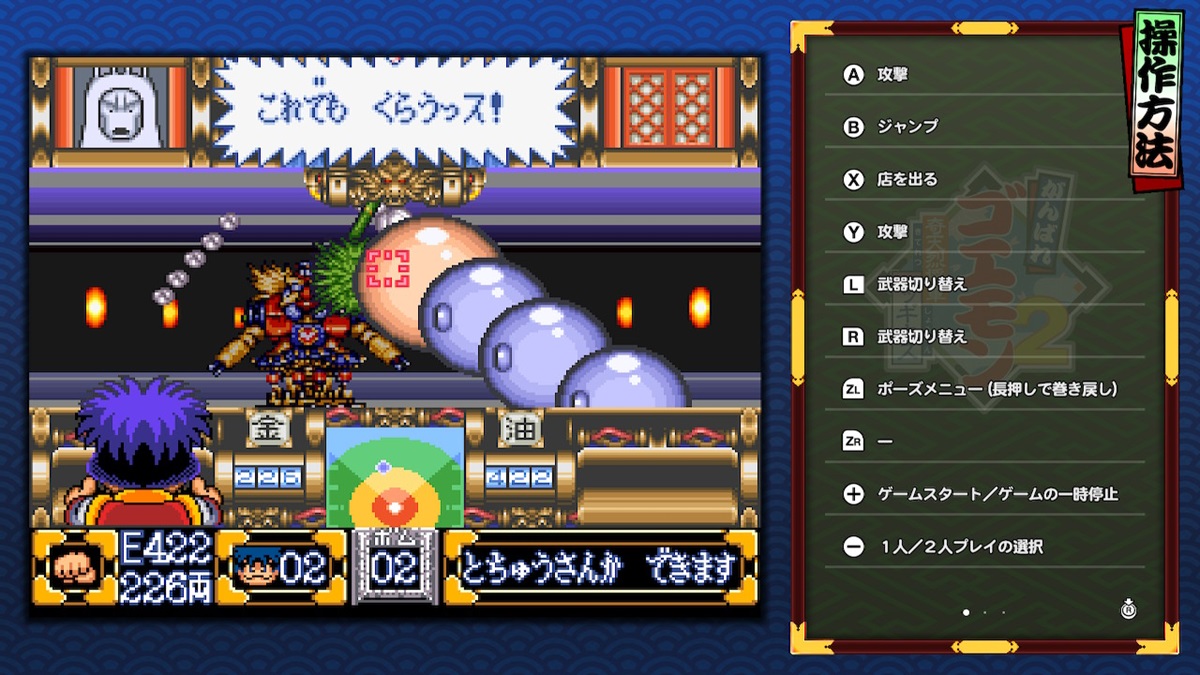Select the highlighted first page dot

coord(965,611)
